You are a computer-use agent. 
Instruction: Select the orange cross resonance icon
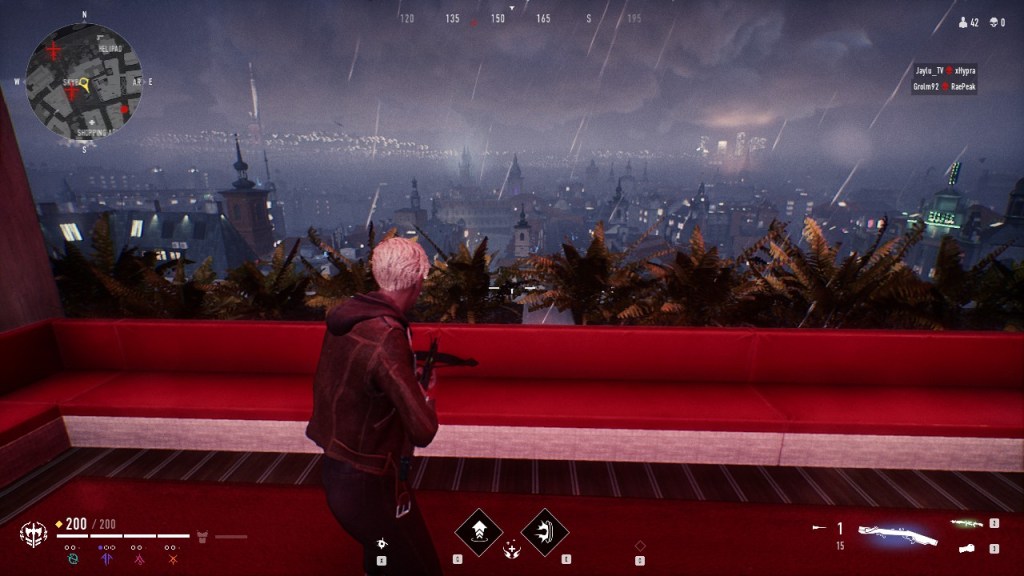[172, 559]
